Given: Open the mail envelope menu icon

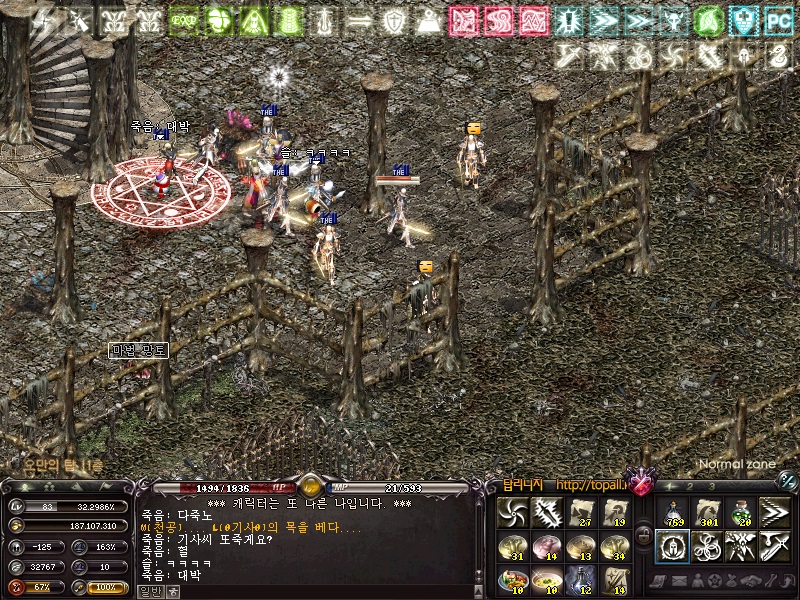Looking at the screenshot, I should [x=678, y=581].
